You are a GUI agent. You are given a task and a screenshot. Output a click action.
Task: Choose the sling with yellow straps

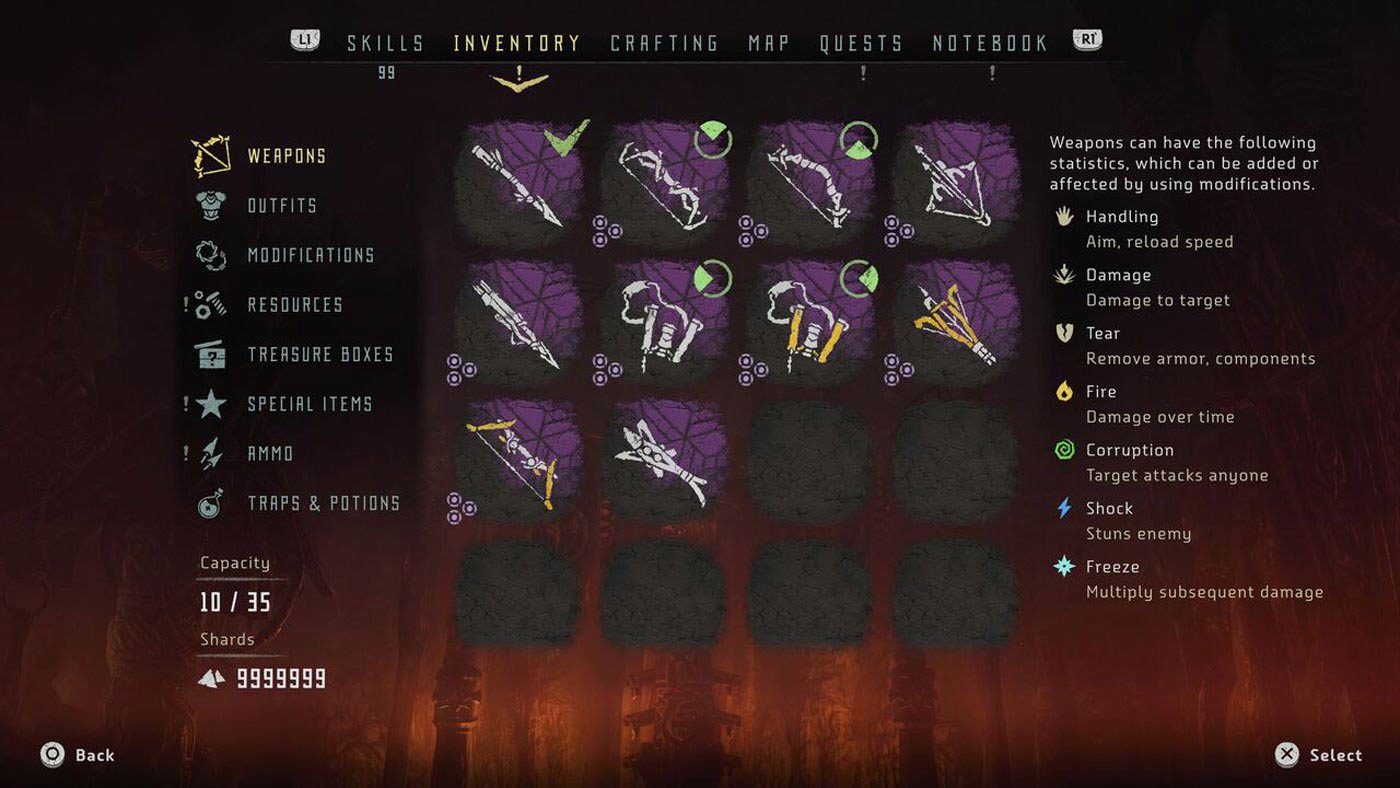809,323
